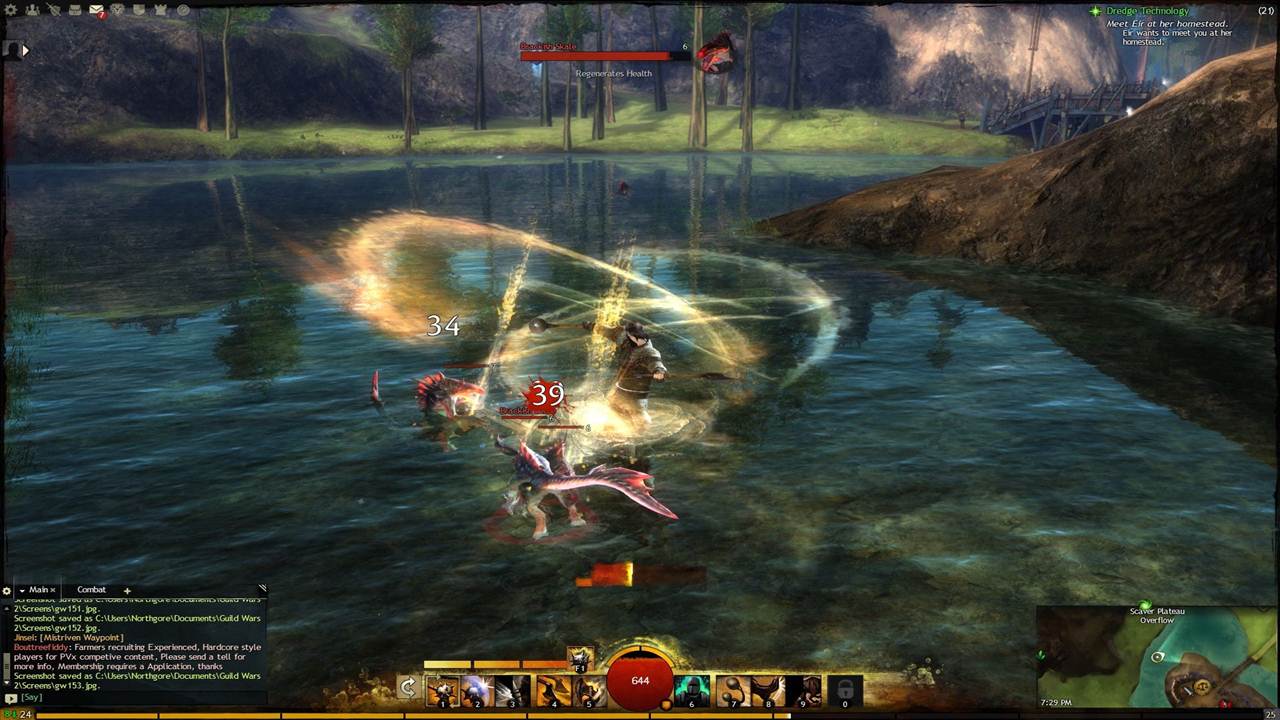Activate the mace skill in slot 1
Screen dimensions: 1280x720
point(442,689)
